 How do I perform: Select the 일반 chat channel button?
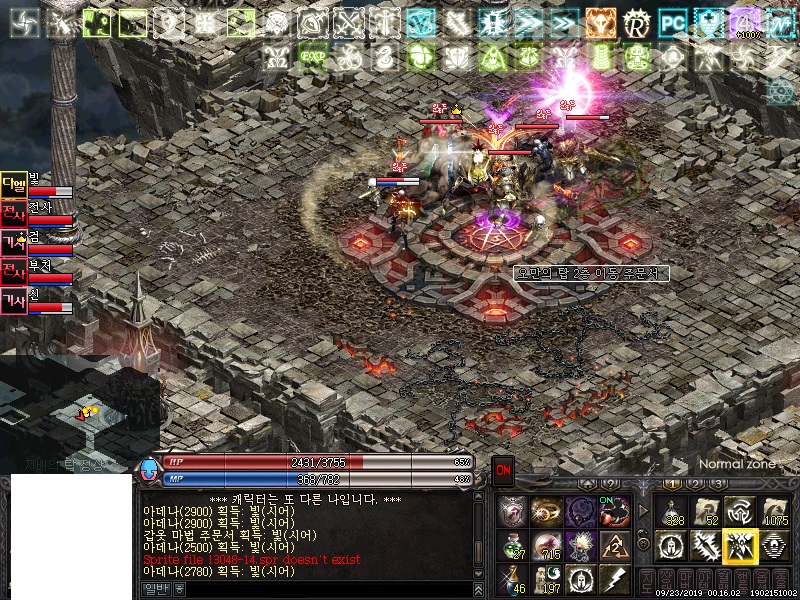[155, 589]
